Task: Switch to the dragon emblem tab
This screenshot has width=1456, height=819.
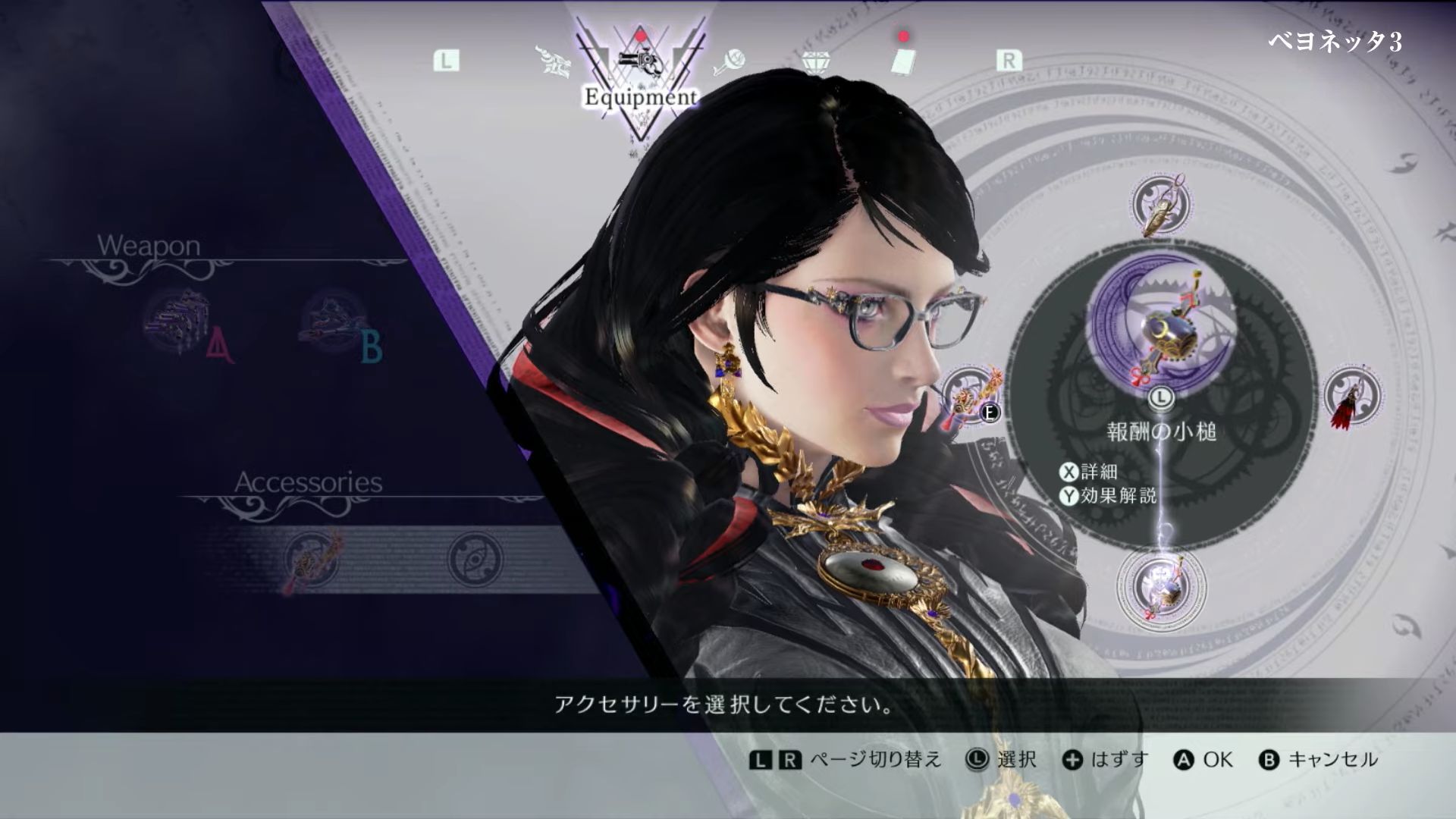Action: 554,61
